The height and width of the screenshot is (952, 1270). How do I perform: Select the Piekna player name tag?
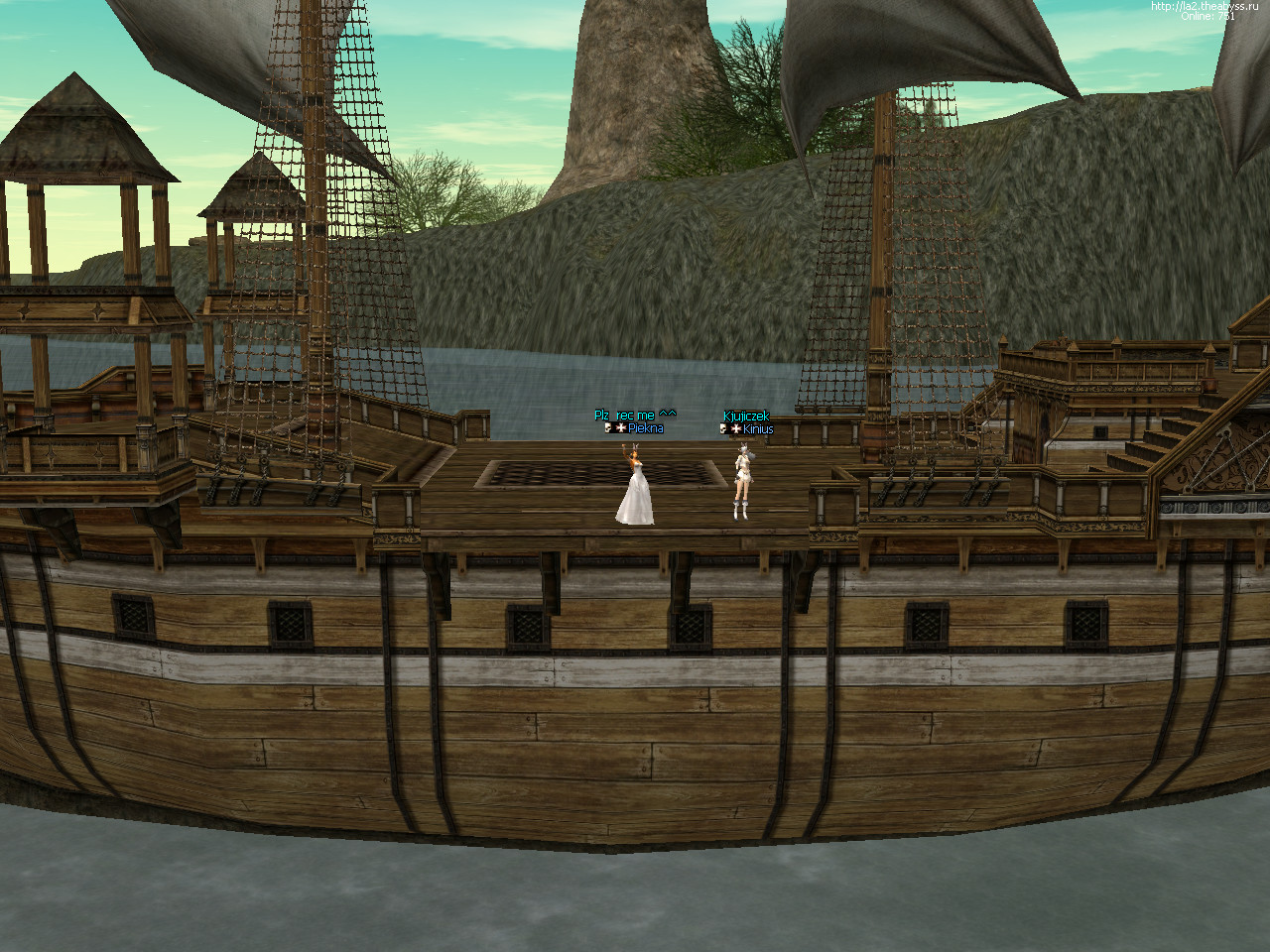click(645, 428)
